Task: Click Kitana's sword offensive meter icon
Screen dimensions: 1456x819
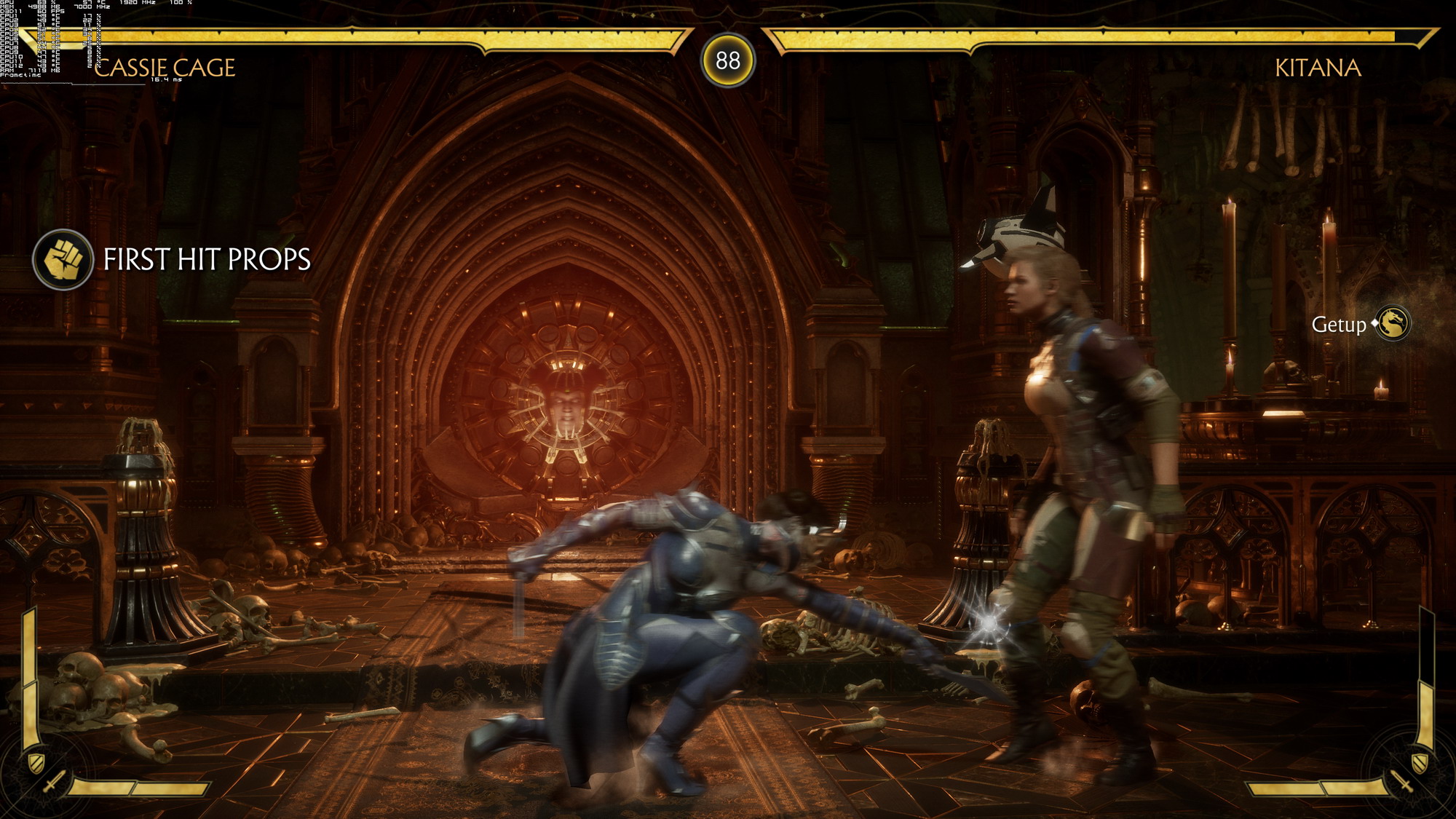Action: click(1401, 783)
